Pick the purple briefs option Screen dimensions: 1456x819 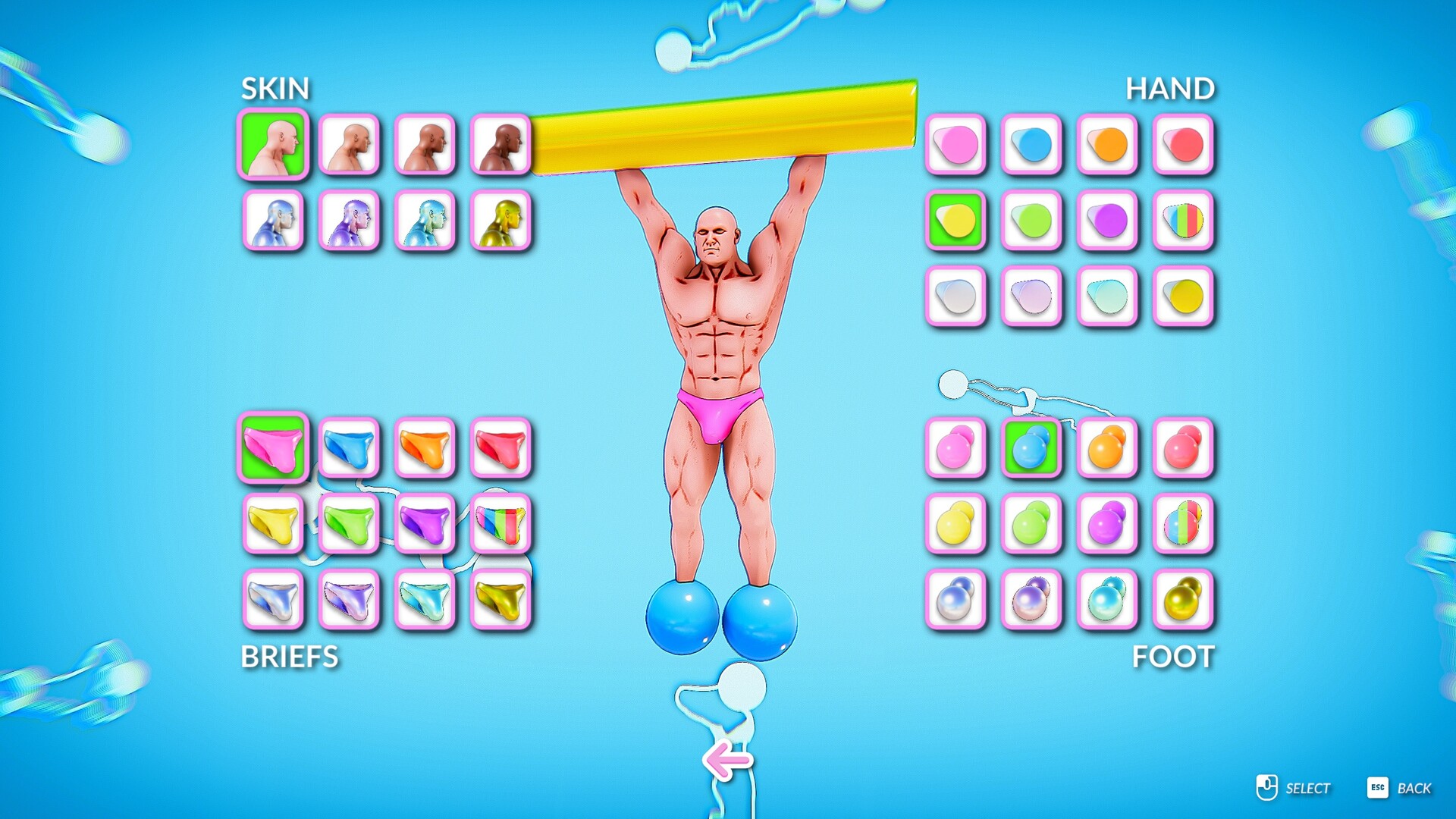[x=425, y=525]
